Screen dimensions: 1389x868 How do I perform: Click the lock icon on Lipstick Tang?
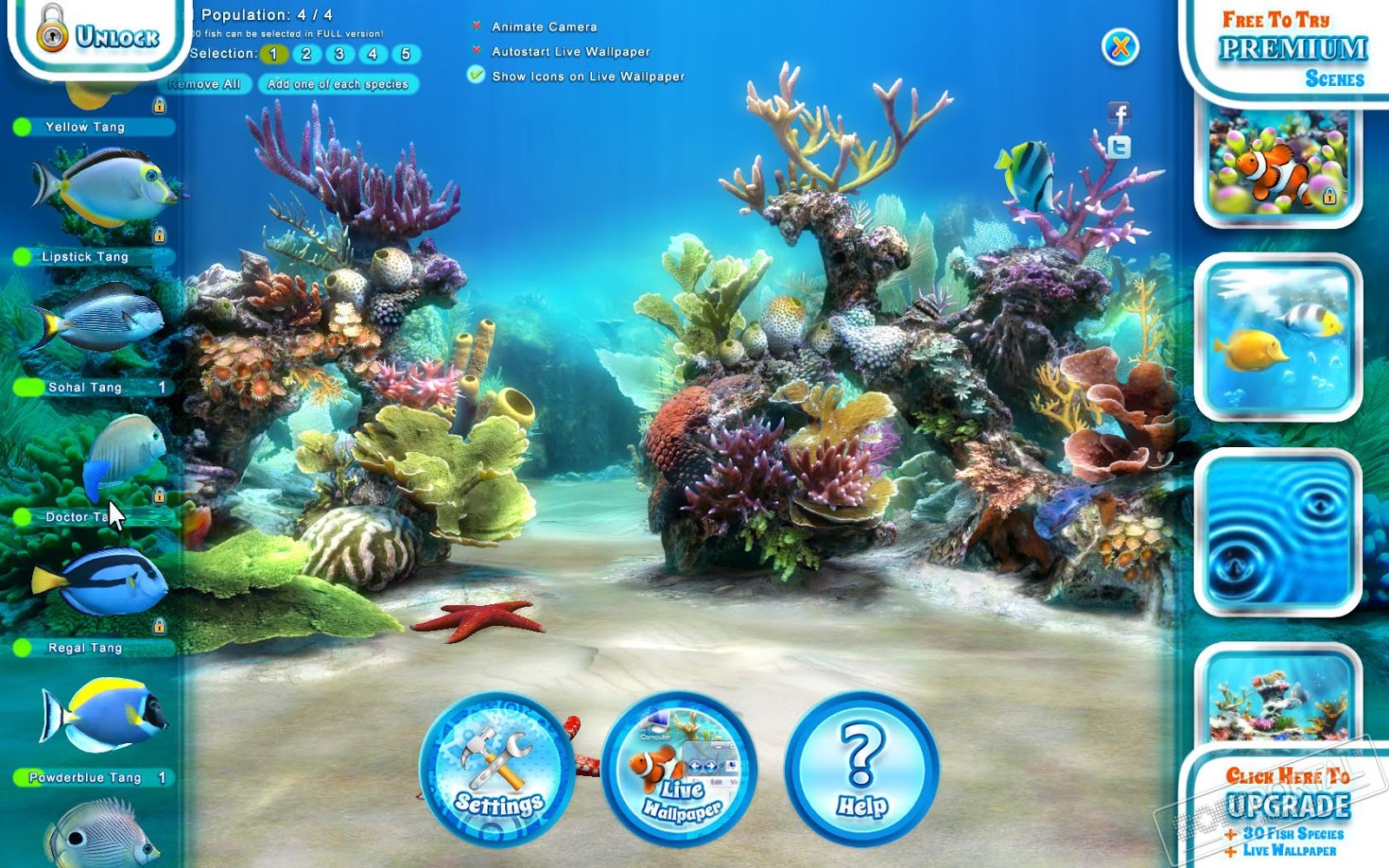point(159,234)
